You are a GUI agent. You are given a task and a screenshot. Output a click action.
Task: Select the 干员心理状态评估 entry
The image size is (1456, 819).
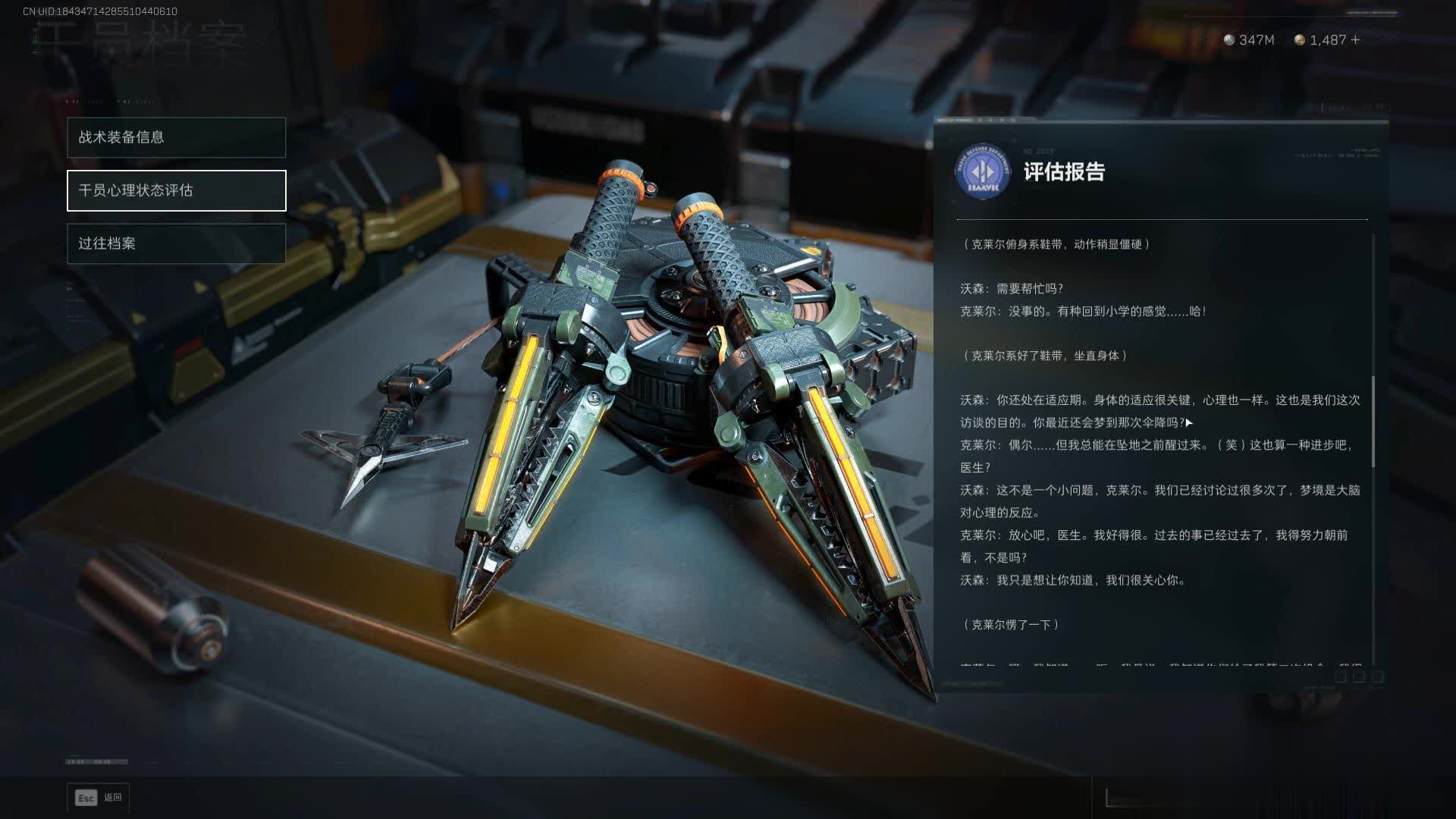(x=176, y=190)
